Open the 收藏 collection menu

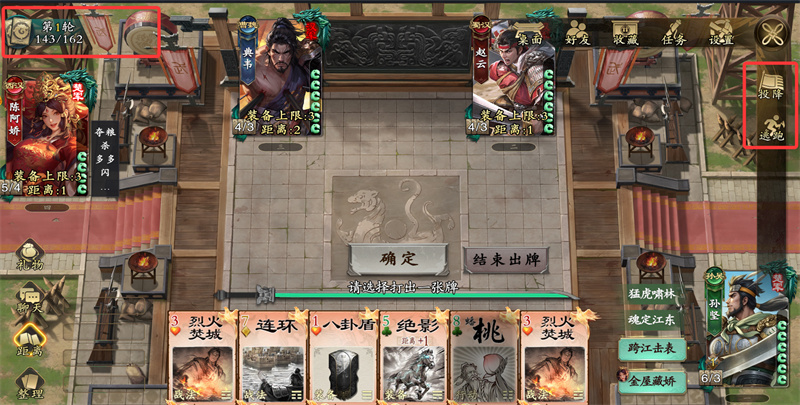coord(626,31)
